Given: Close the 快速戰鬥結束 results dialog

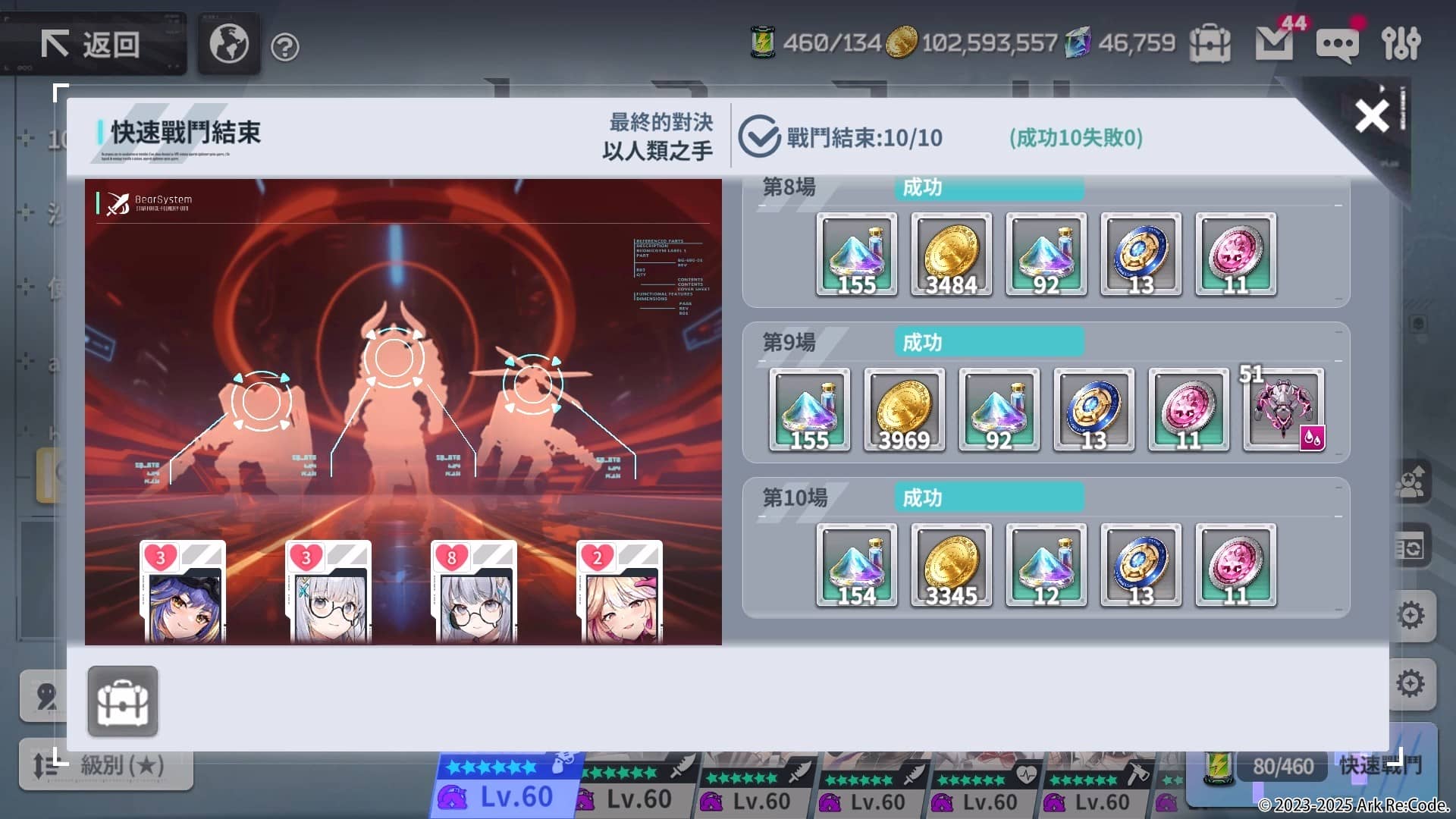Looking at the screenshot, I should [x=1370, y=116].
